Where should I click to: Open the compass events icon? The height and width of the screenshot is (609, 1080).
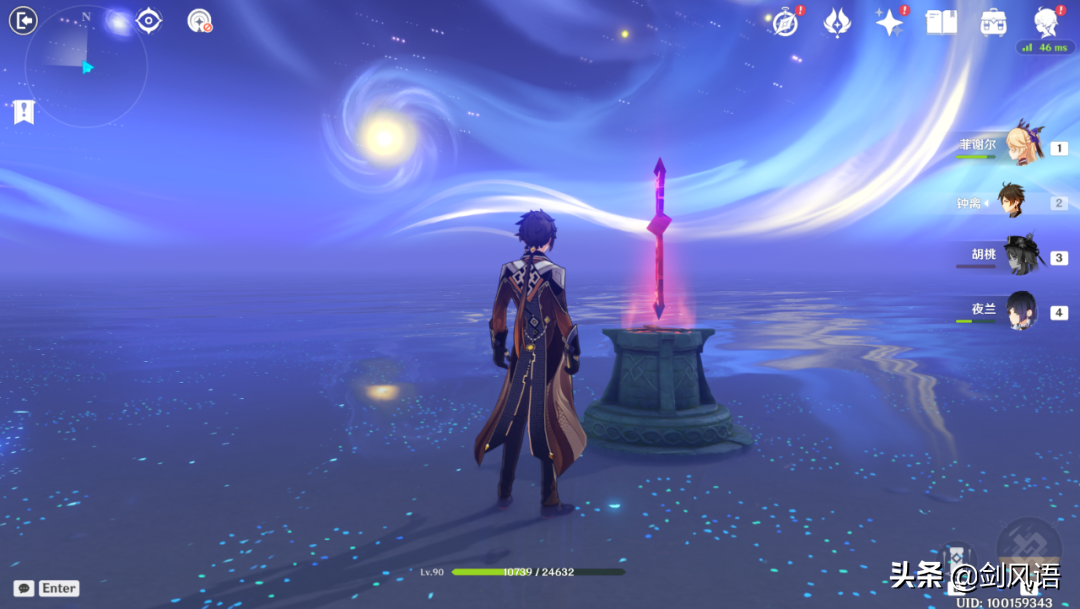pyautogui.click(x=786, y=22)
